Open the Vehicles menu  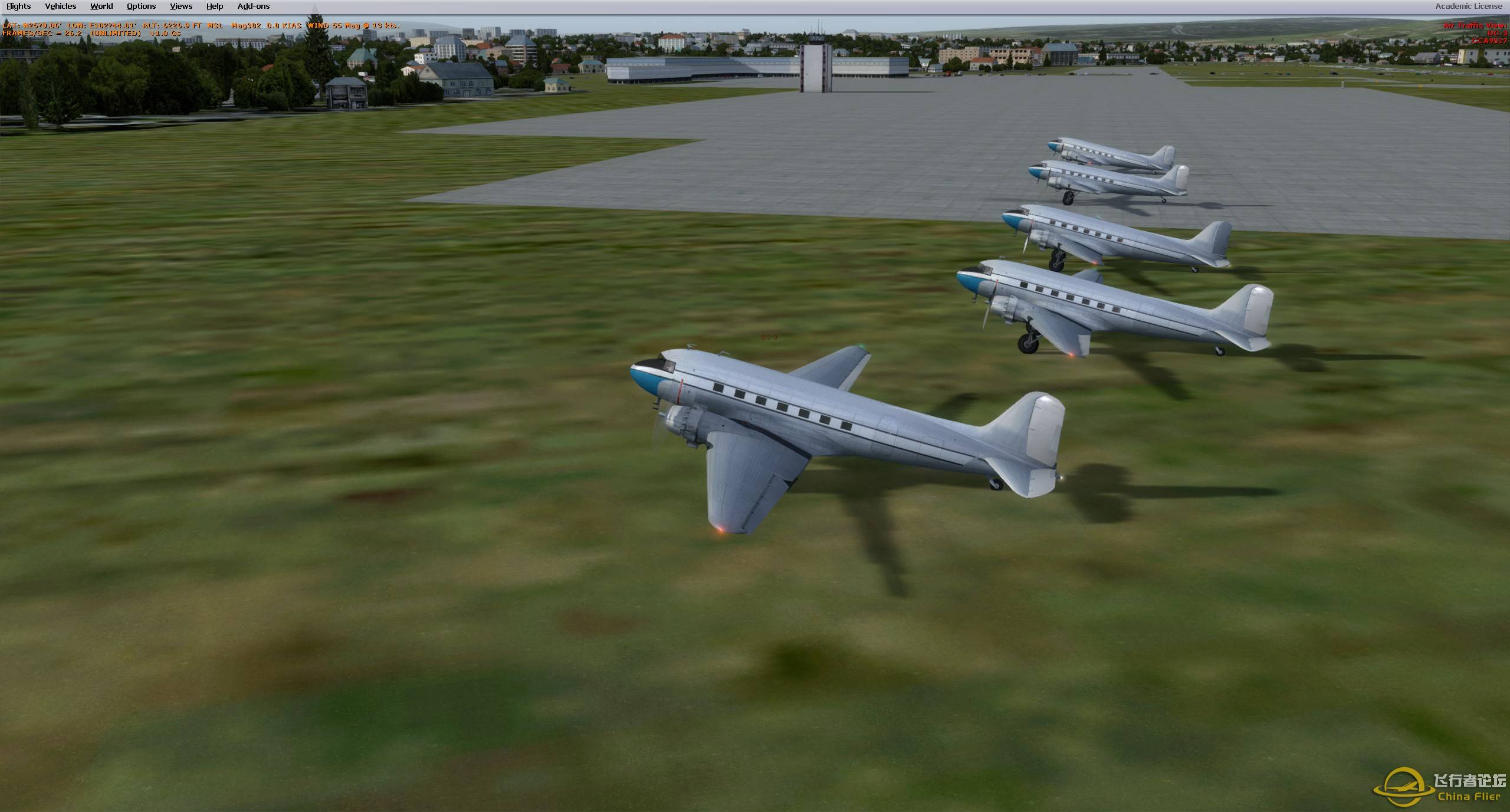tap(60, 6)
